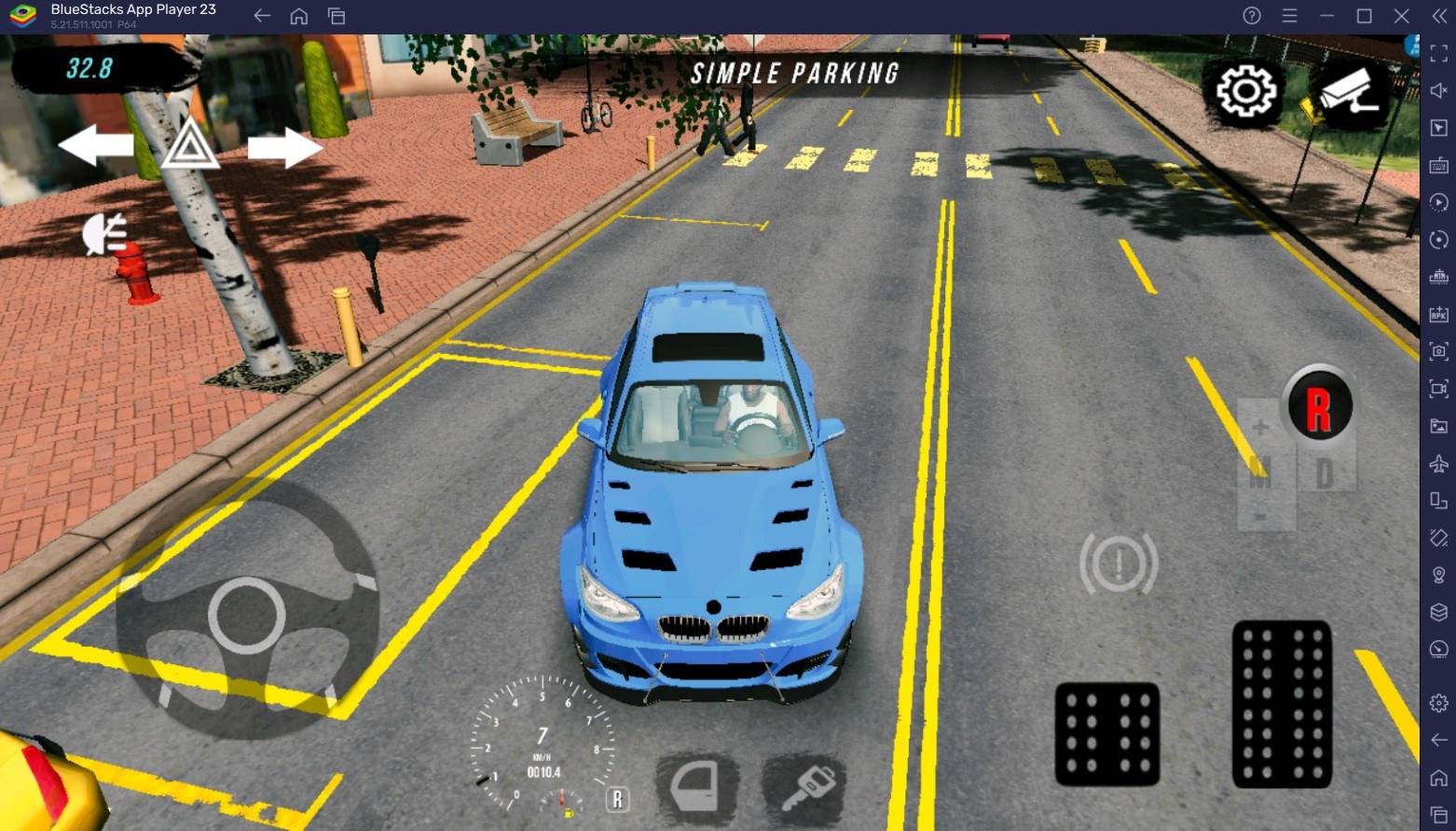1456x831 pixels.
Task: Tap the car key ignition button
Action: click(805, 787)
